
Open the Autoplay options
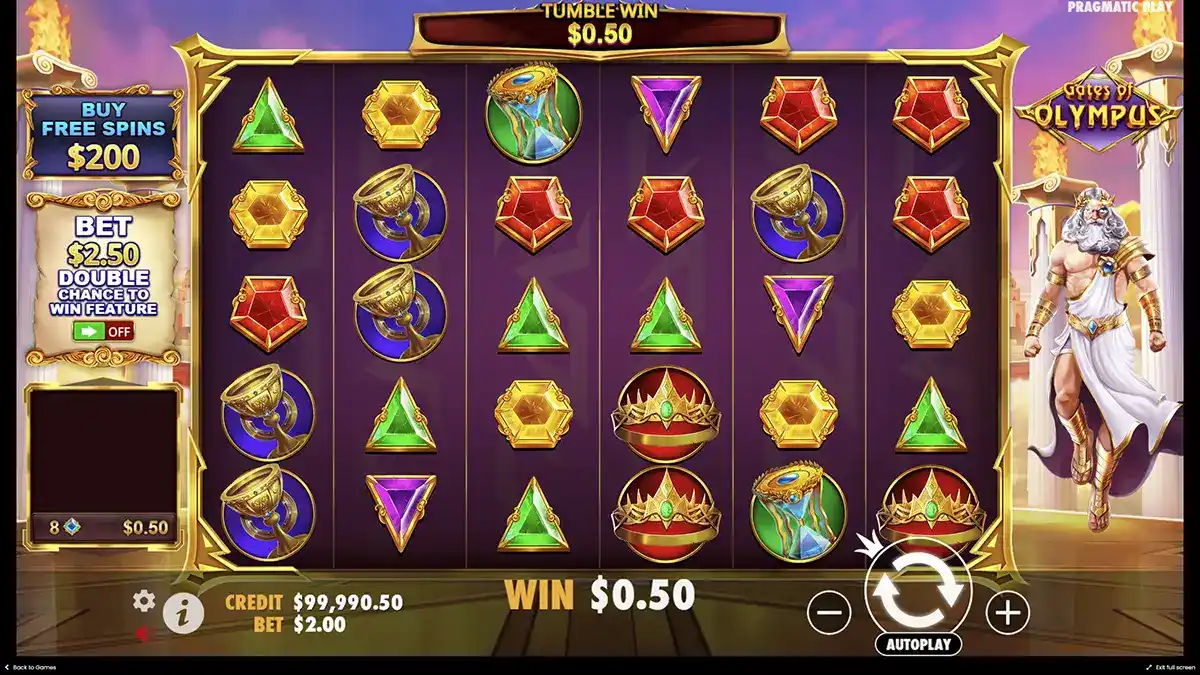(x=918, y=644)
